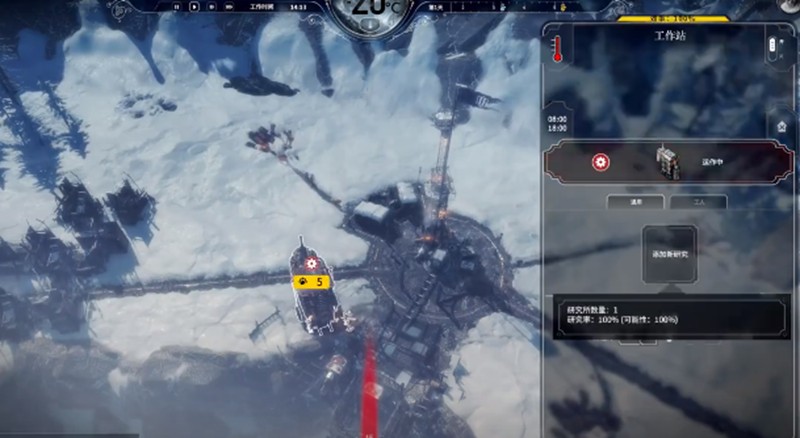This screenshot has width=800, height=438.
Task: Select the workstation's yellow 5 worker badge
Action: [311, 282]
